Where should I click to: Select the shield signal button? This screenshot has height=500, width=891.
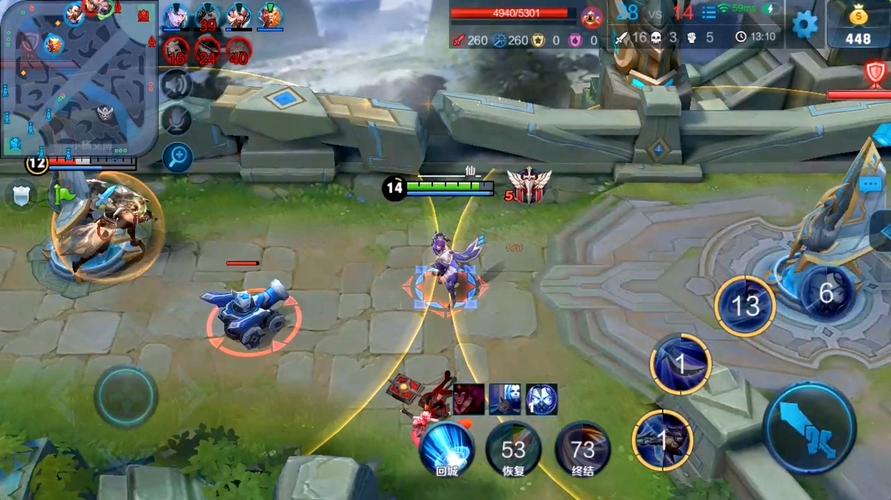[x=20, y=195]
